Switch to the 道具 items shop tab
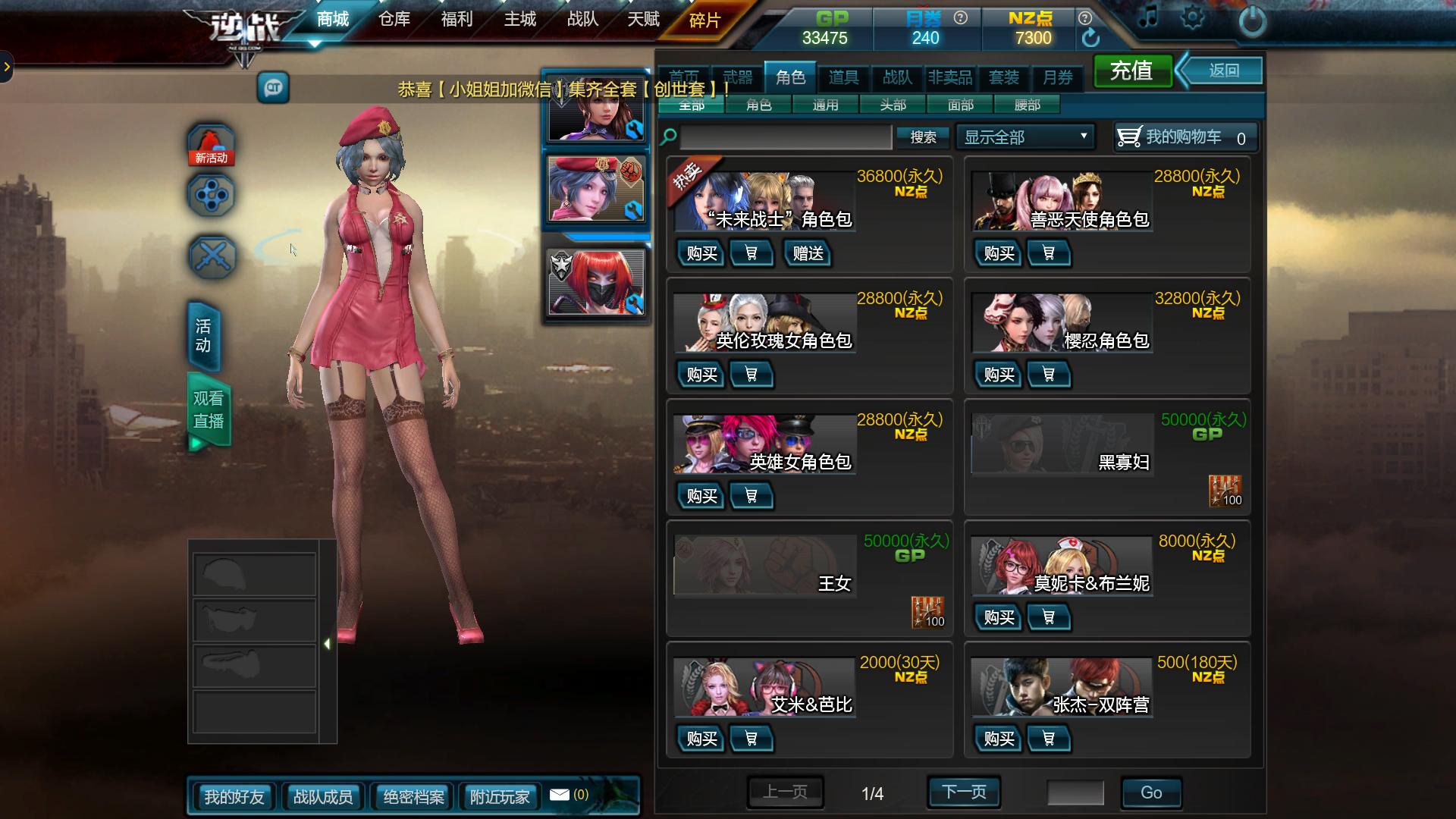This screenshot has width=1456, height=819. point(843,77)
